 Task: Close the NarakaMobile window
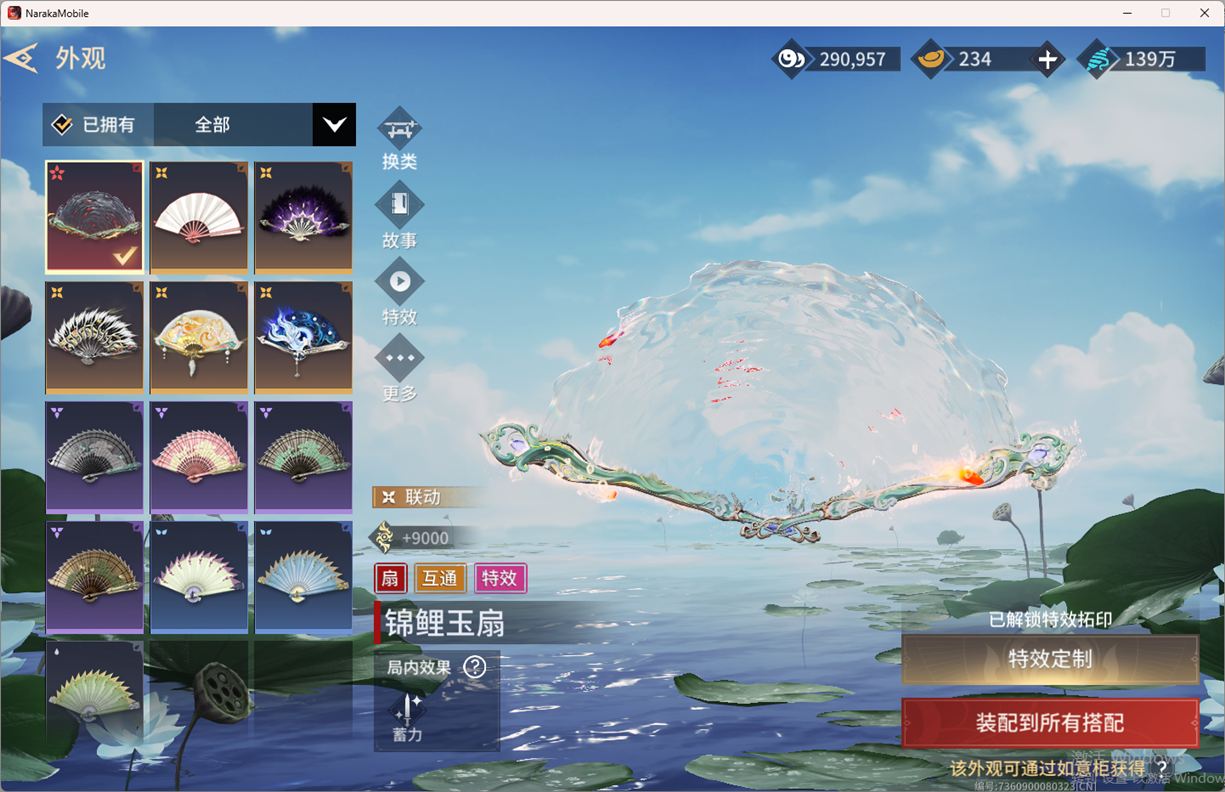[x=1203, y=13]
